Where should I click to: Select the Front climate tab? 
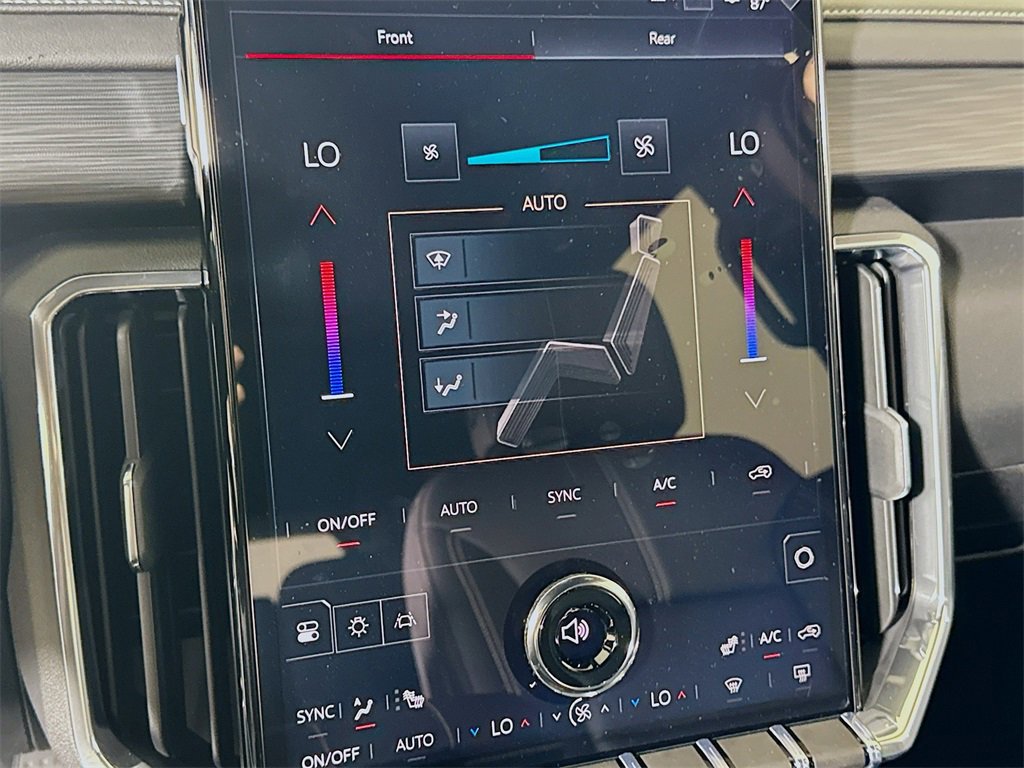coord(394,37)
